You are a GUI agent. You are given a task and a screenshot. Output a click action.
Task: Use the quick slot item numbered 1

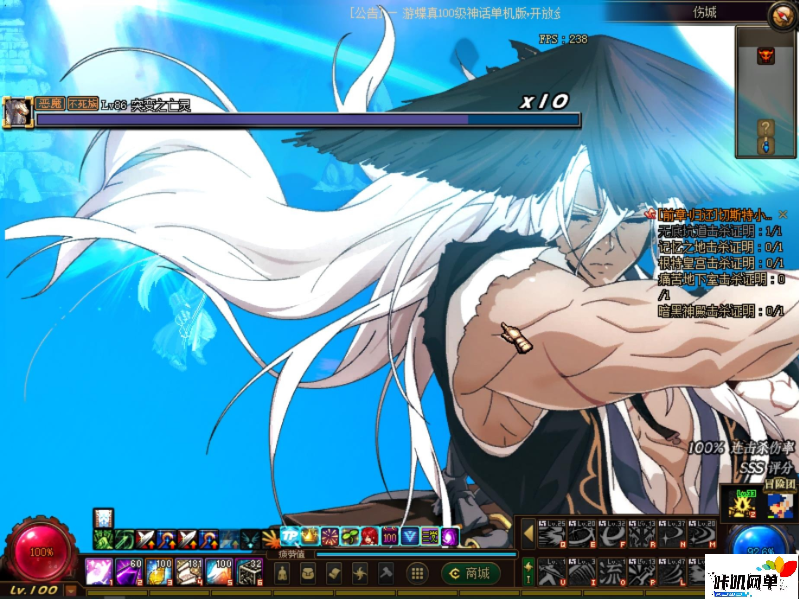[98, 573]
